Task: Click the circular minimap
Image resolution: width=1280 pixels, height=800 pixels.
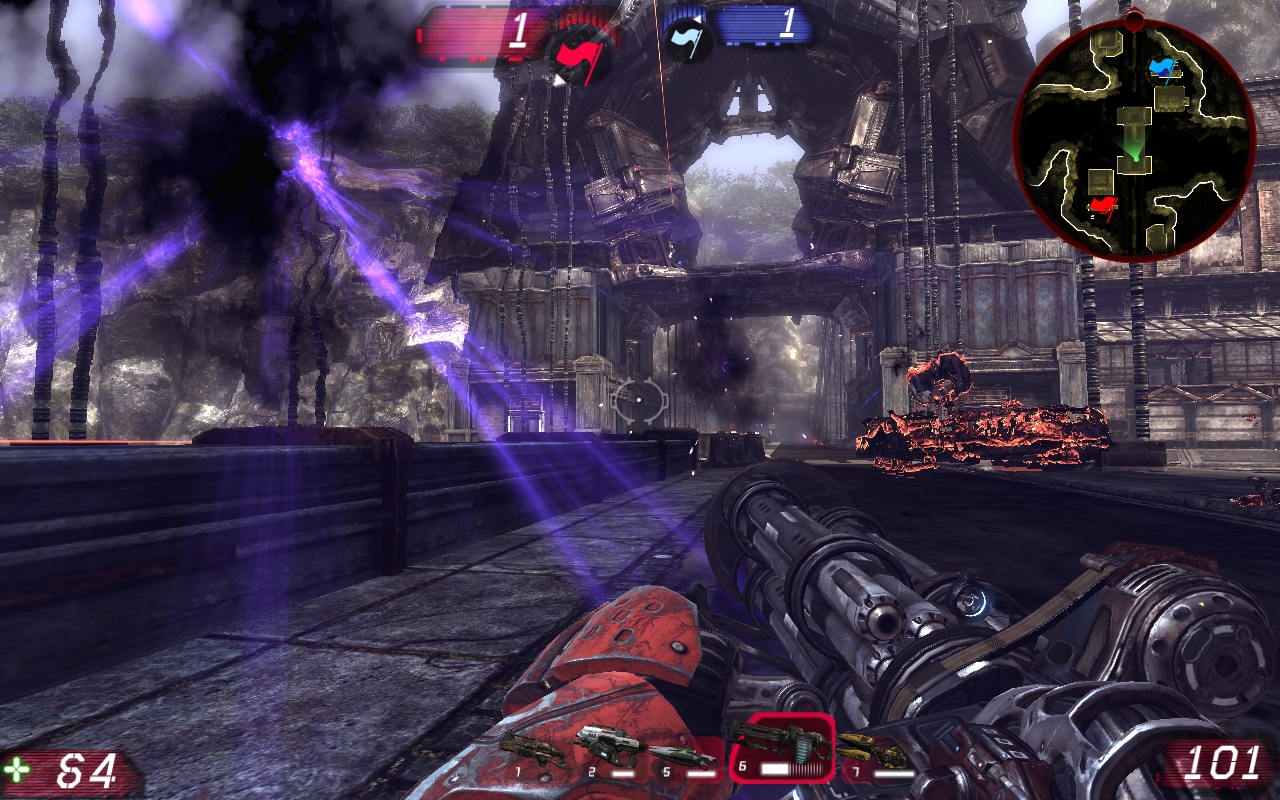Action: 1134,137
